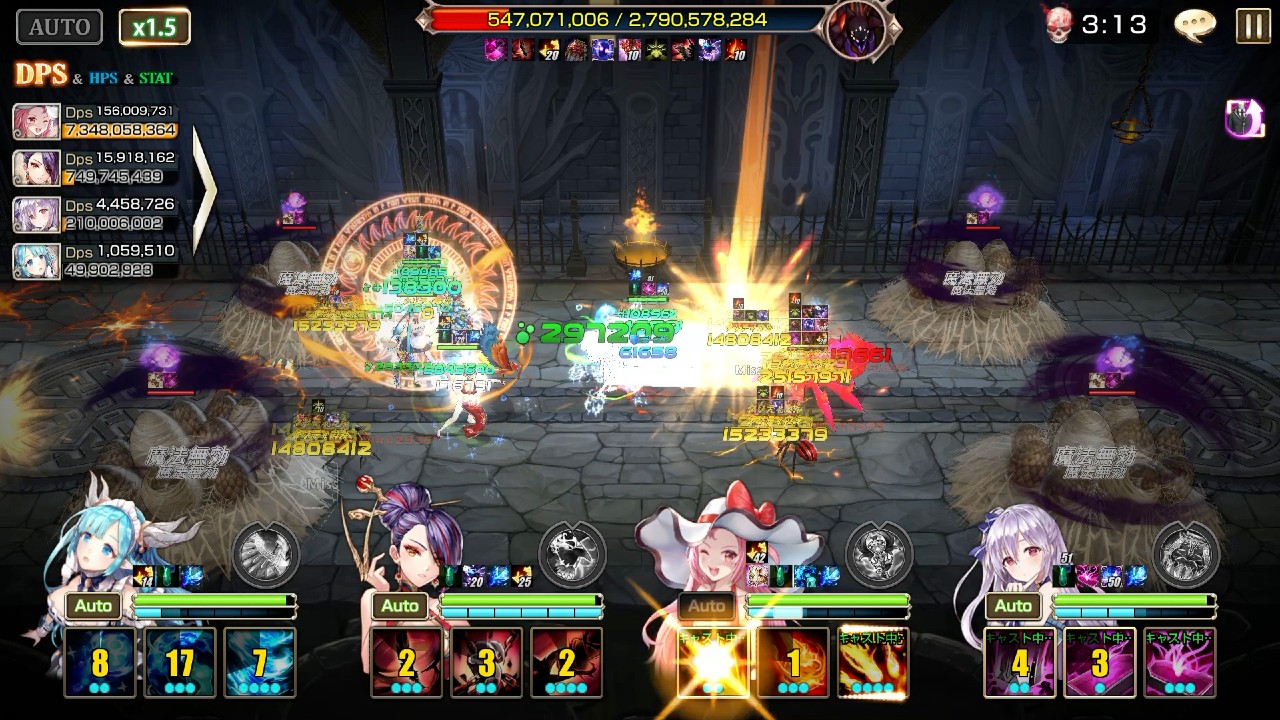The height and width of the screenshot is (720, 1280).
Task: Toggle Auto for the dark-haired archer
Action: [400, 605]
